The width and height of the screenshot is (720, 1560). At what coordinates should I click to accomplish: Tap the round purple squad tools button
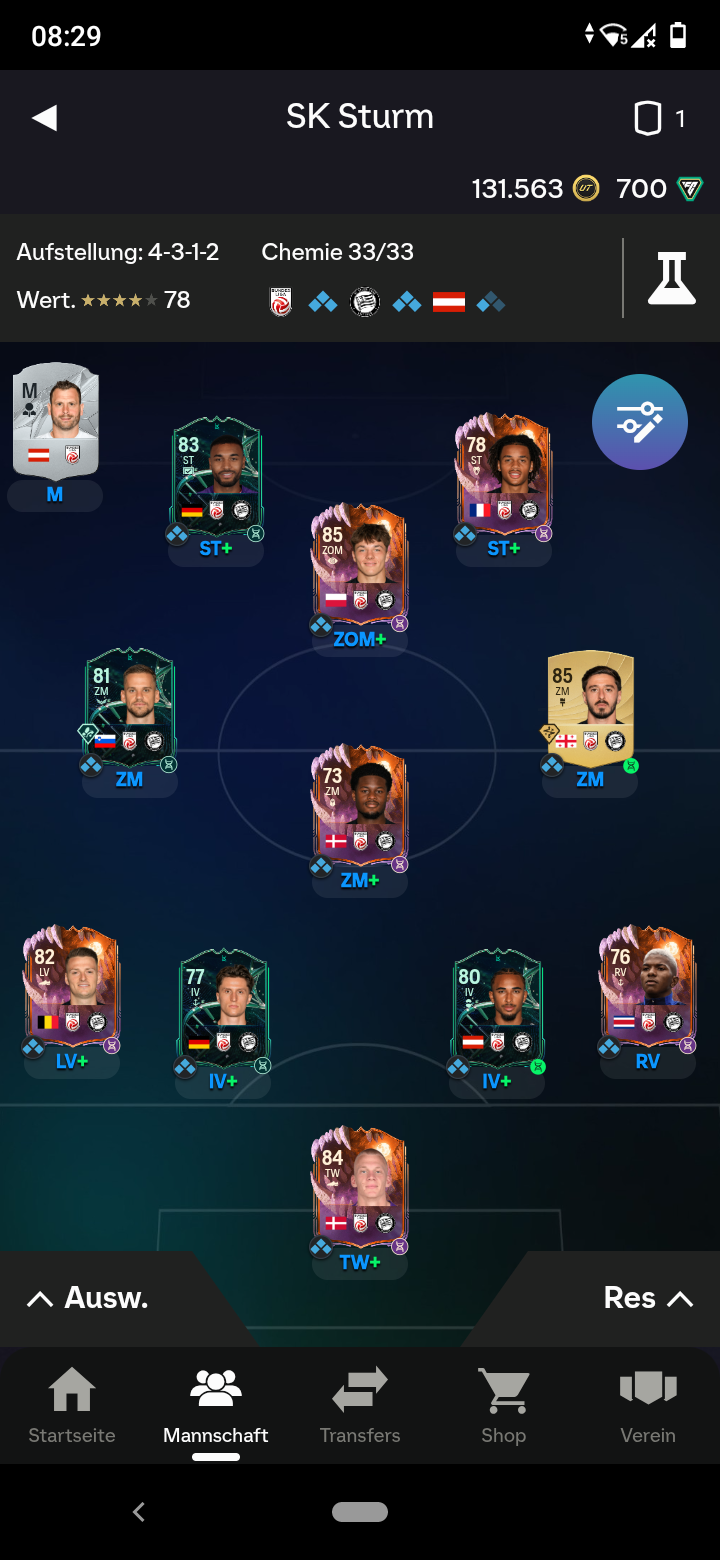point(640,422)
